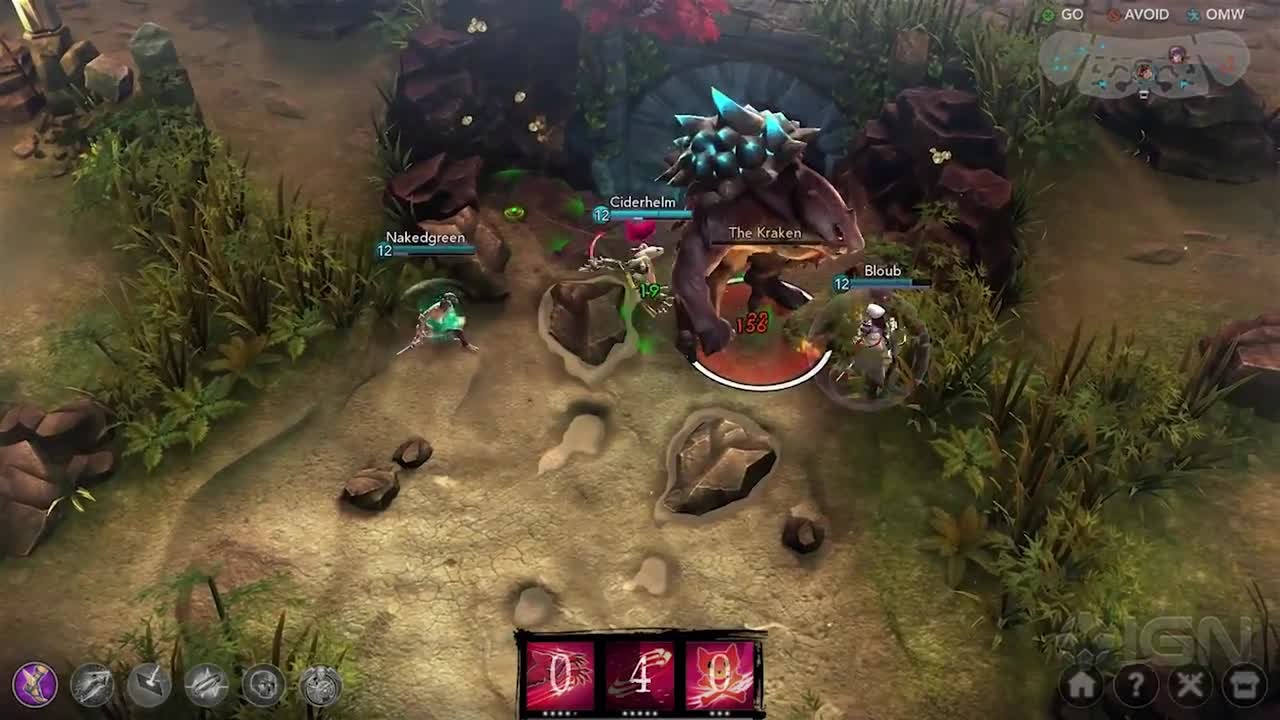The height and width of the screenshot is (720, 1280).
Task: Select the purple hero portrait on the minimap
Action: pos(1178,56)
